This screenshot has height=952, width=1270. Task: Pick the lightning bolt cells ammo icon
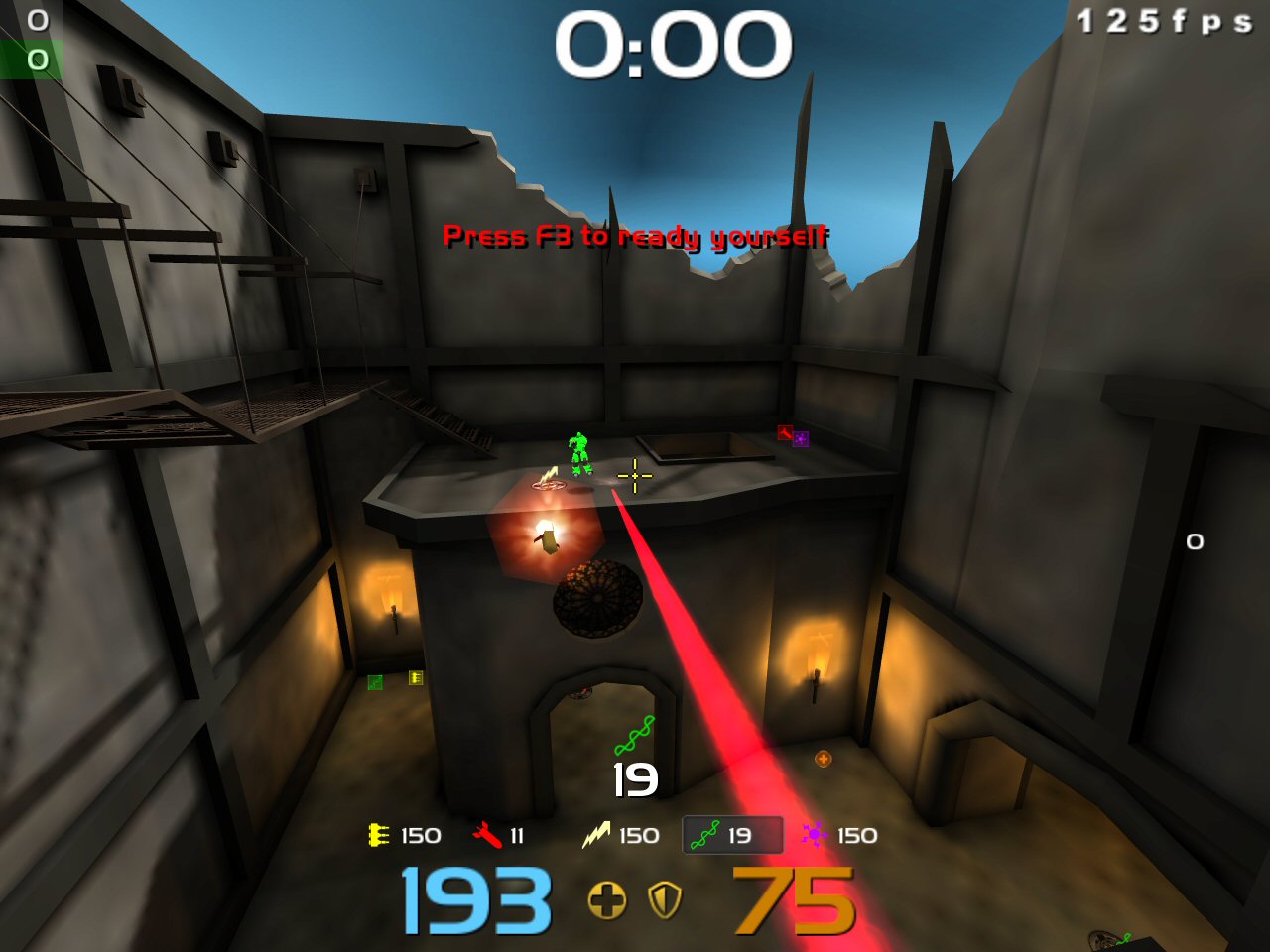pyautogui.click(x=595, y=836)
